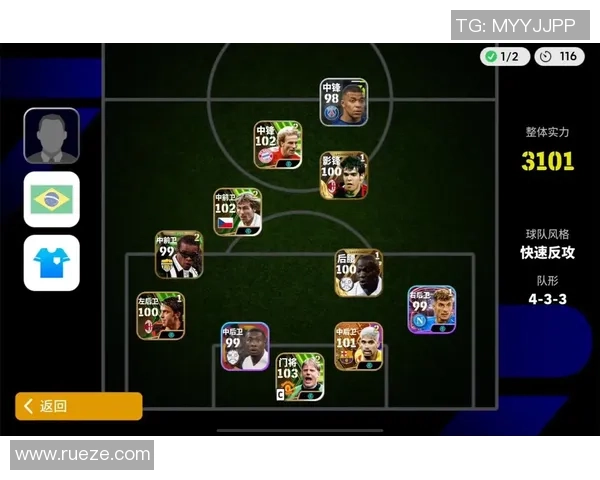The width and height of the screenshot is (600, 480).
Task: Go back with the 返回 button
Action: 78,406
